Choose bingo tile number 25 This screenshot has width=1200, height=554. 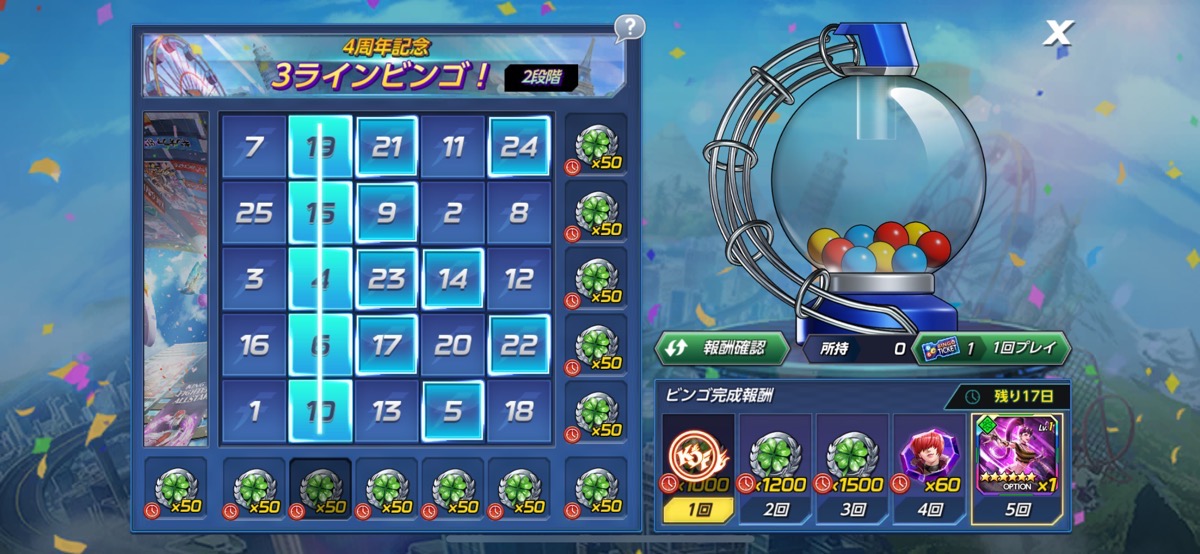254,213
